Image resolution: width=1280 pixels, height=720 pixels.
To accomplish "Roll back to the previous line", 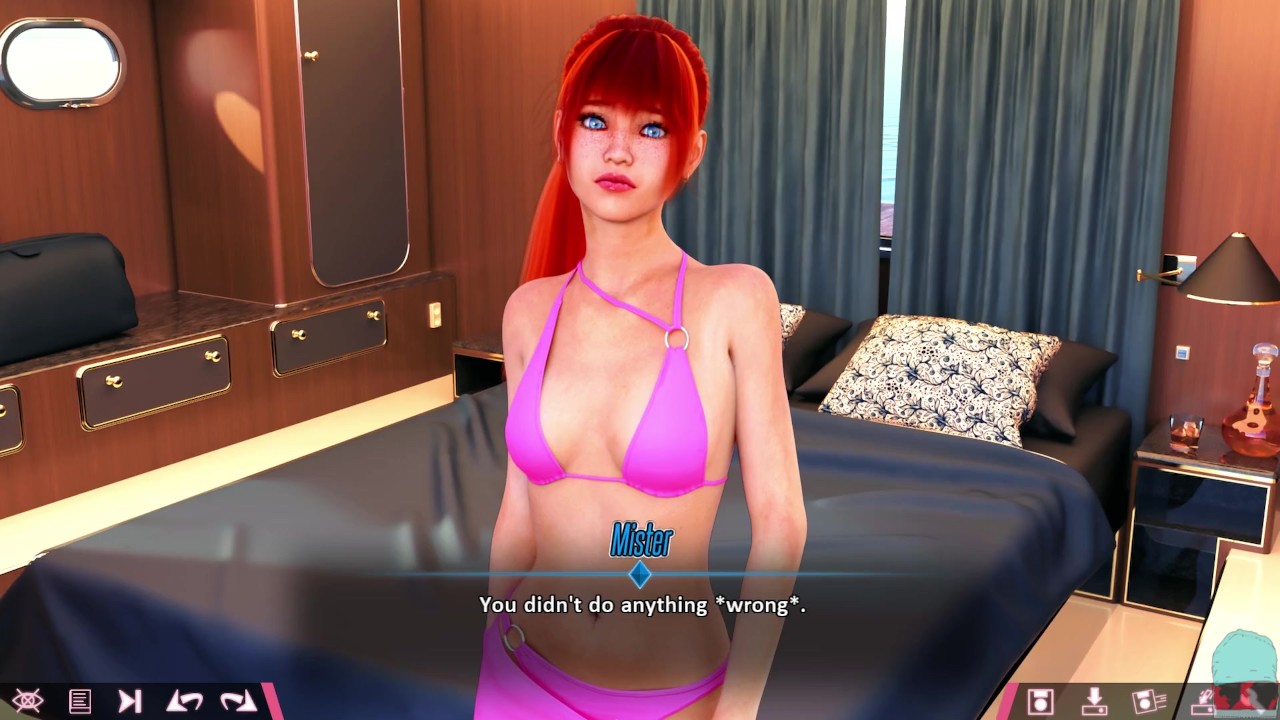I will pyautogui.click(x=184, y=701).
